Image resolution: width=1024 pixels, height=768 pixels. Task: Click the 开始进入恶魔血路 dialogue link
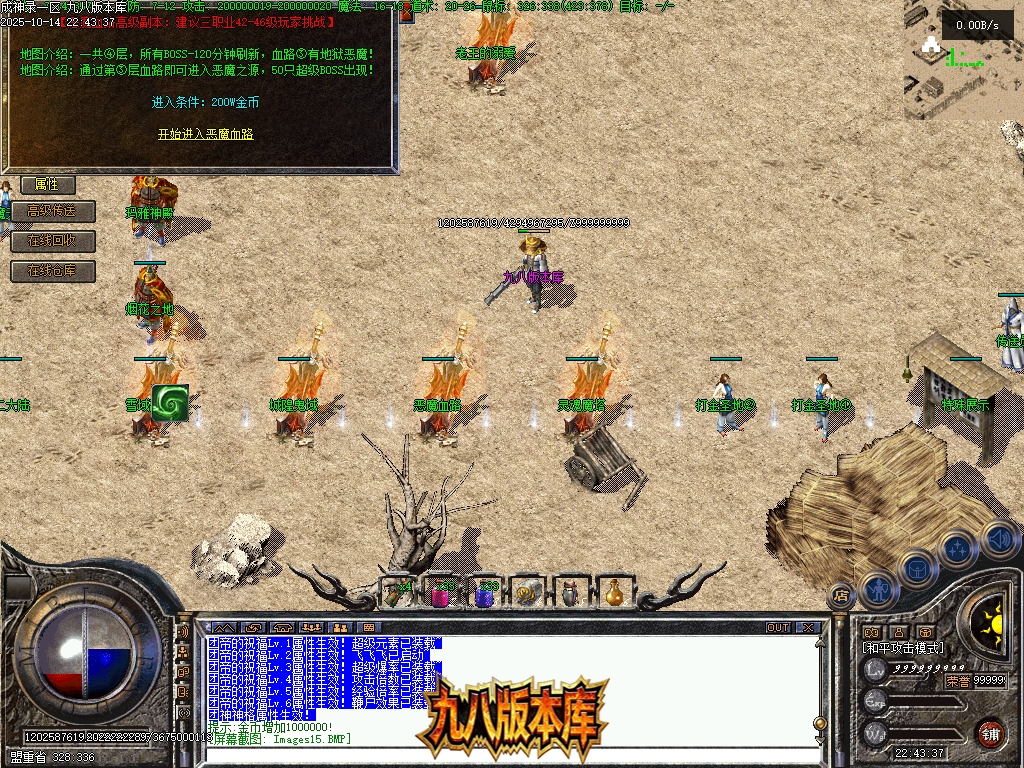[x=205, y=133]
